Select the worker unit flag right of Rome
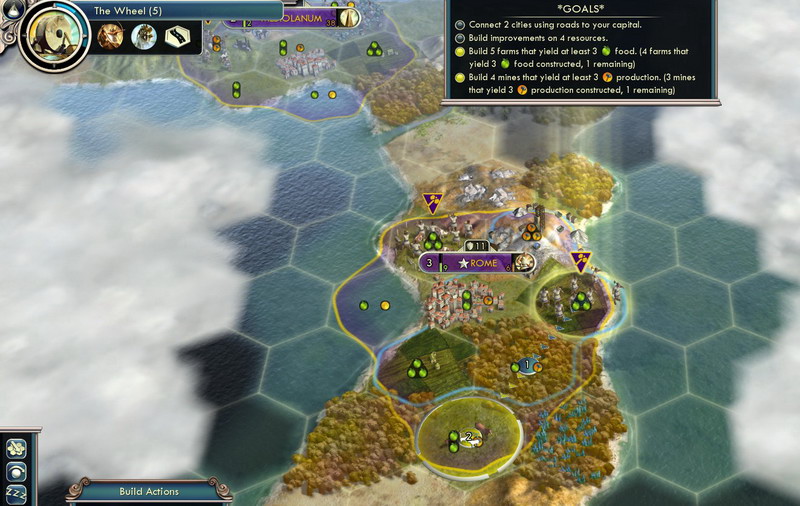Viewport: 800px width, 506px height. [x=581, y=261]
